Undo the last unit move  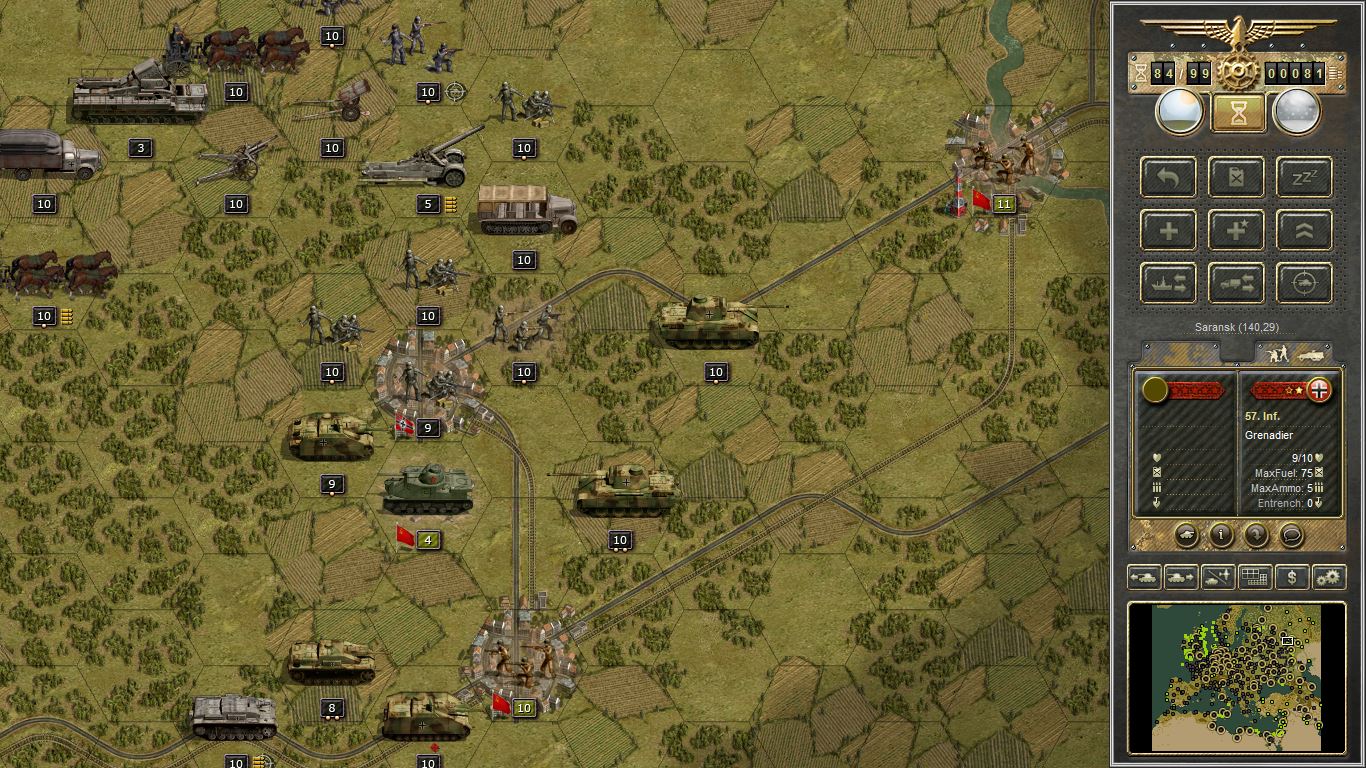point(1168,177)
